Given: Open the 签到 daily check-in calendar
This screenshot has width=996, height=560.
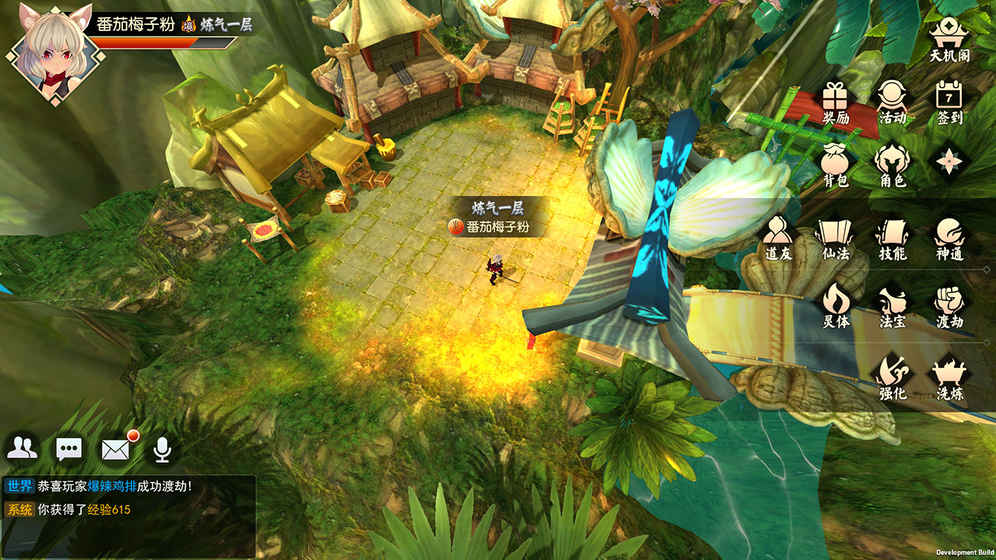Looking at the screenshot, I should click(949, 101).
